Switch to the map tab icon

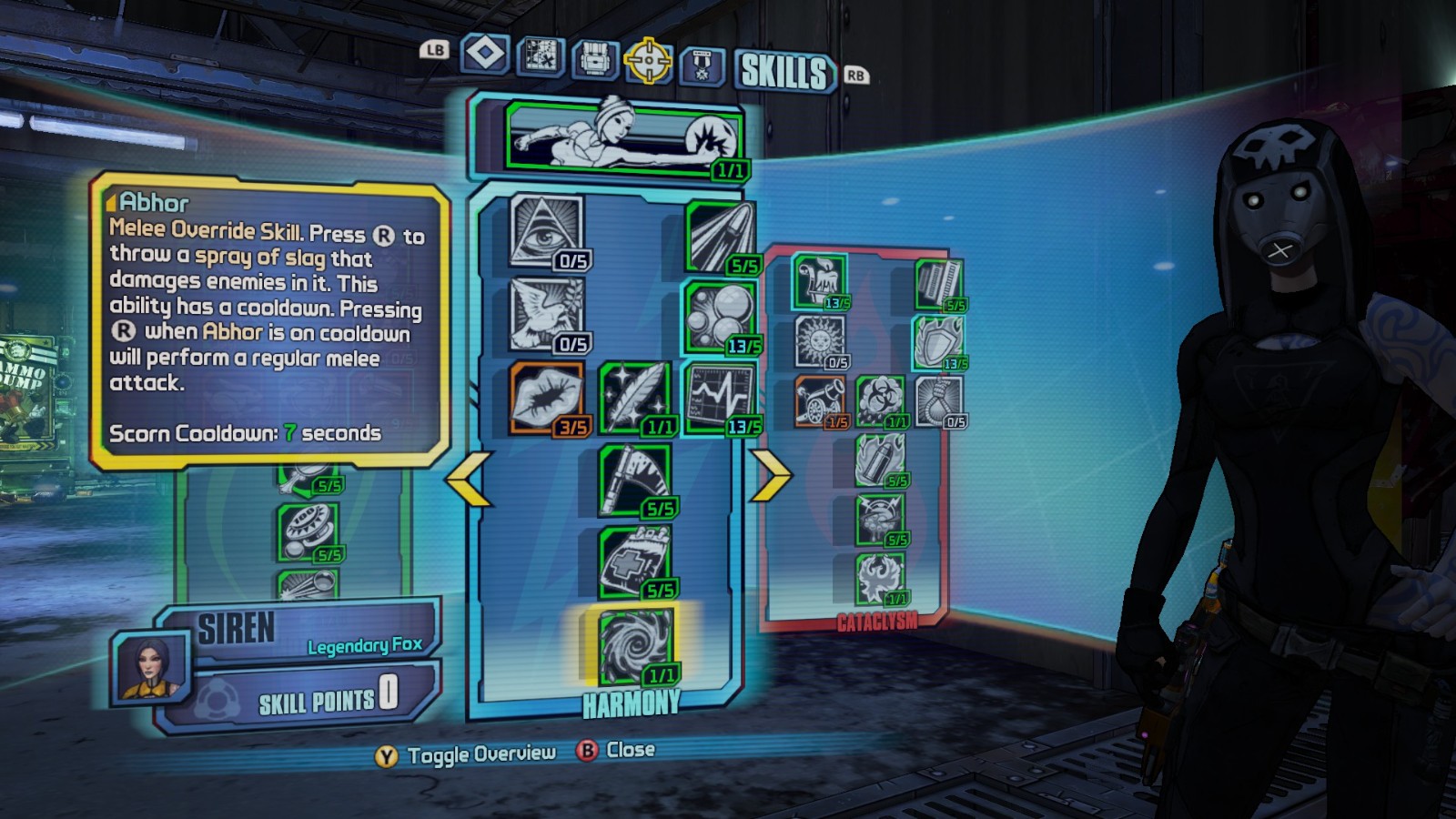click(540, 56)
